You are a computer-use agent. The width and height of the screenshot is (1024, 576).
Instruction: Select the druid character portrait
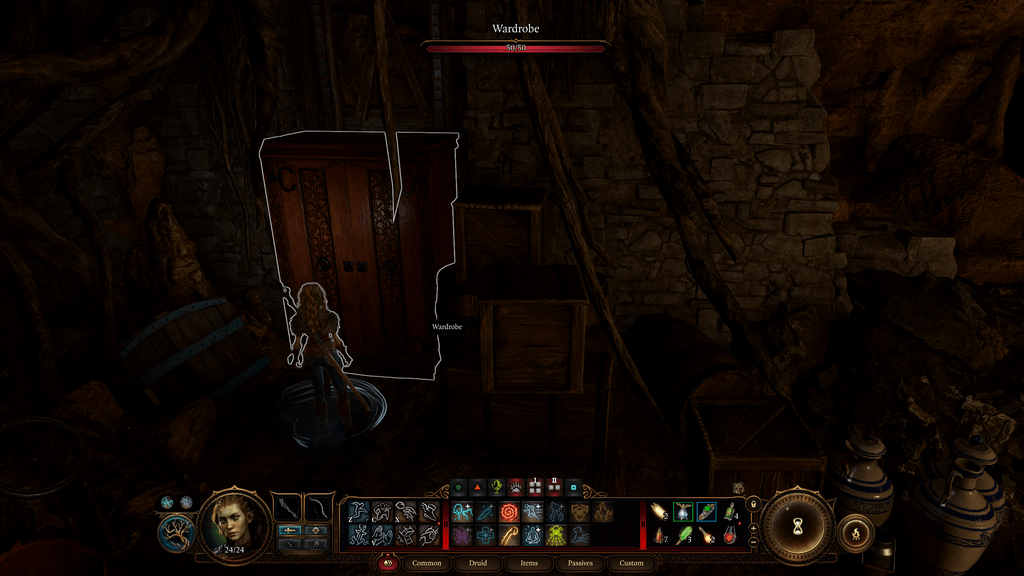click(x=235, y=523)
